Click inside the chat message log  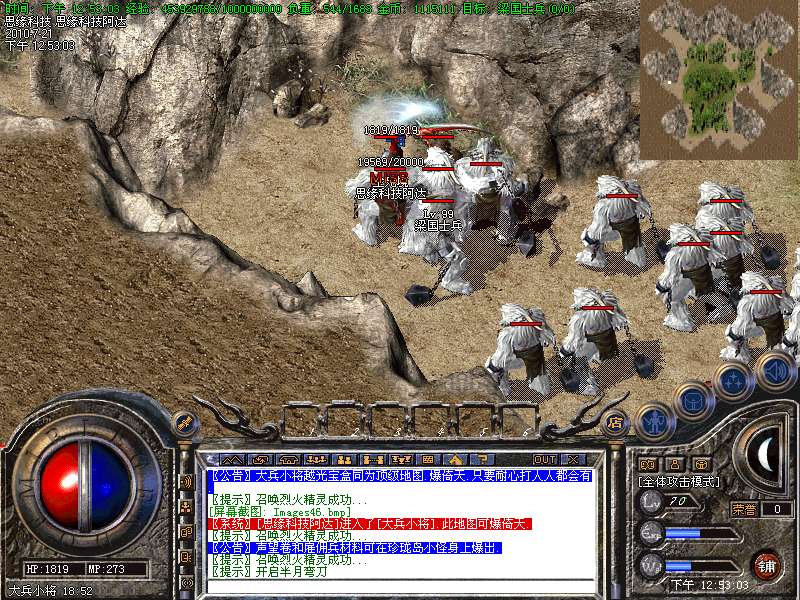point(400,520)
